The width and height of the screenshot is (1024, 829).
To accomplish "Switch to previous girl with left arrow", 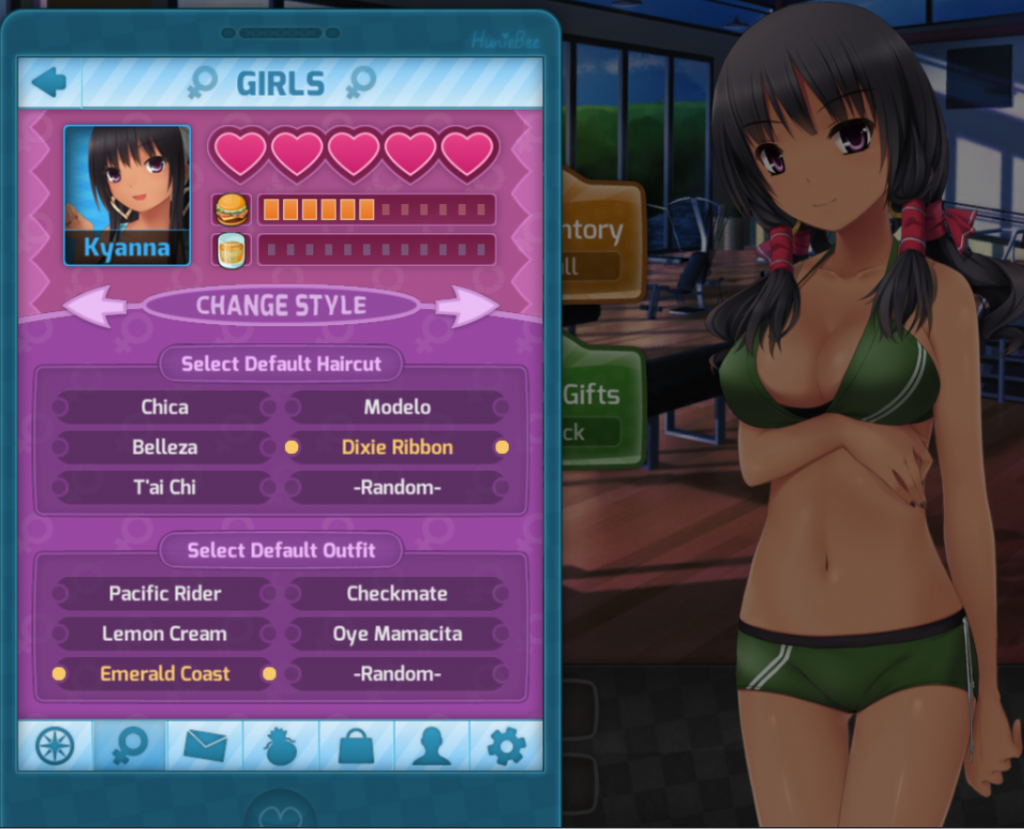I will coord(95,307).
